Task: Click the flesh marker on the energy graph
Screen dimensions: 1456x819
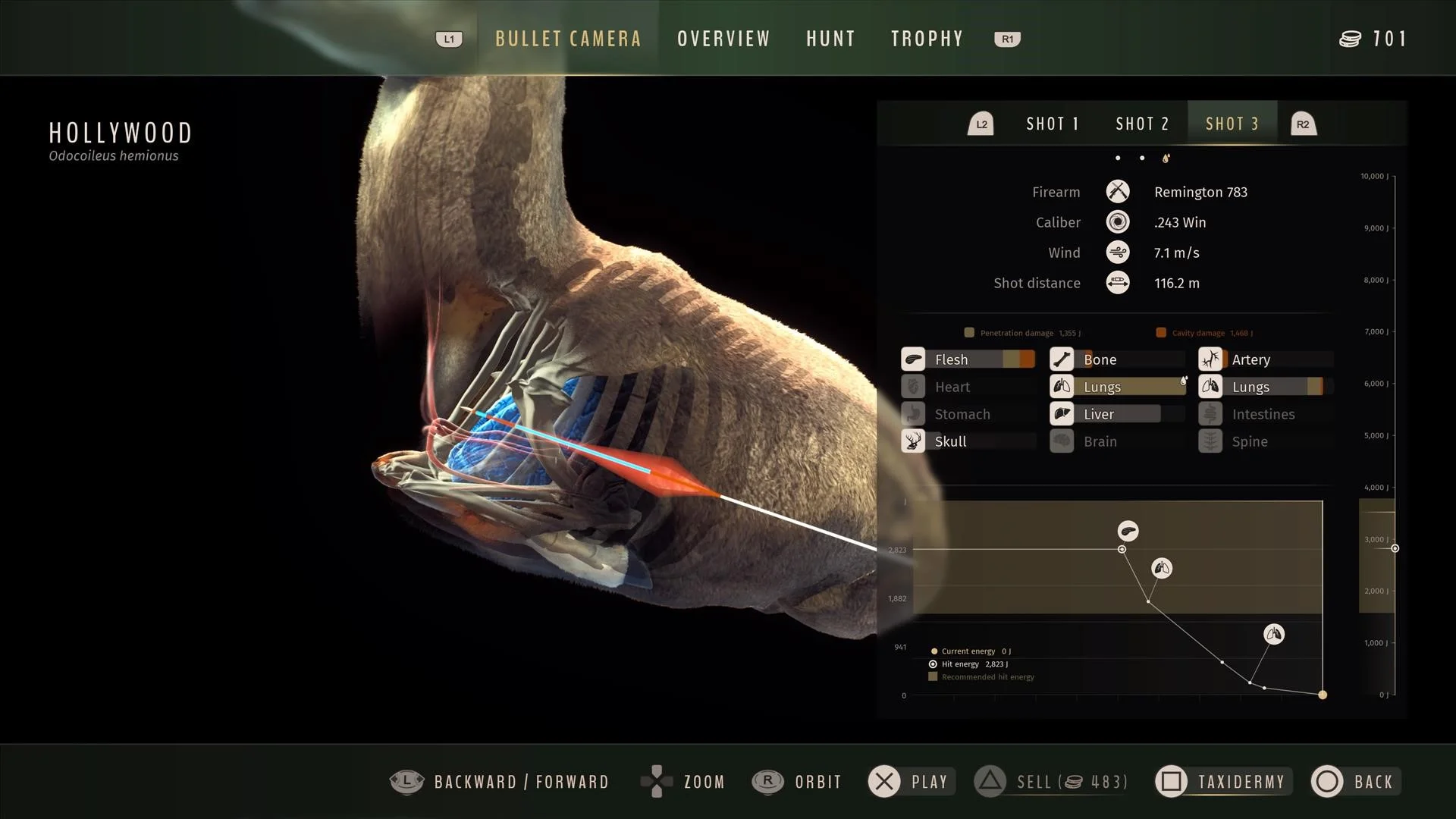Action: click(1128, 531)
